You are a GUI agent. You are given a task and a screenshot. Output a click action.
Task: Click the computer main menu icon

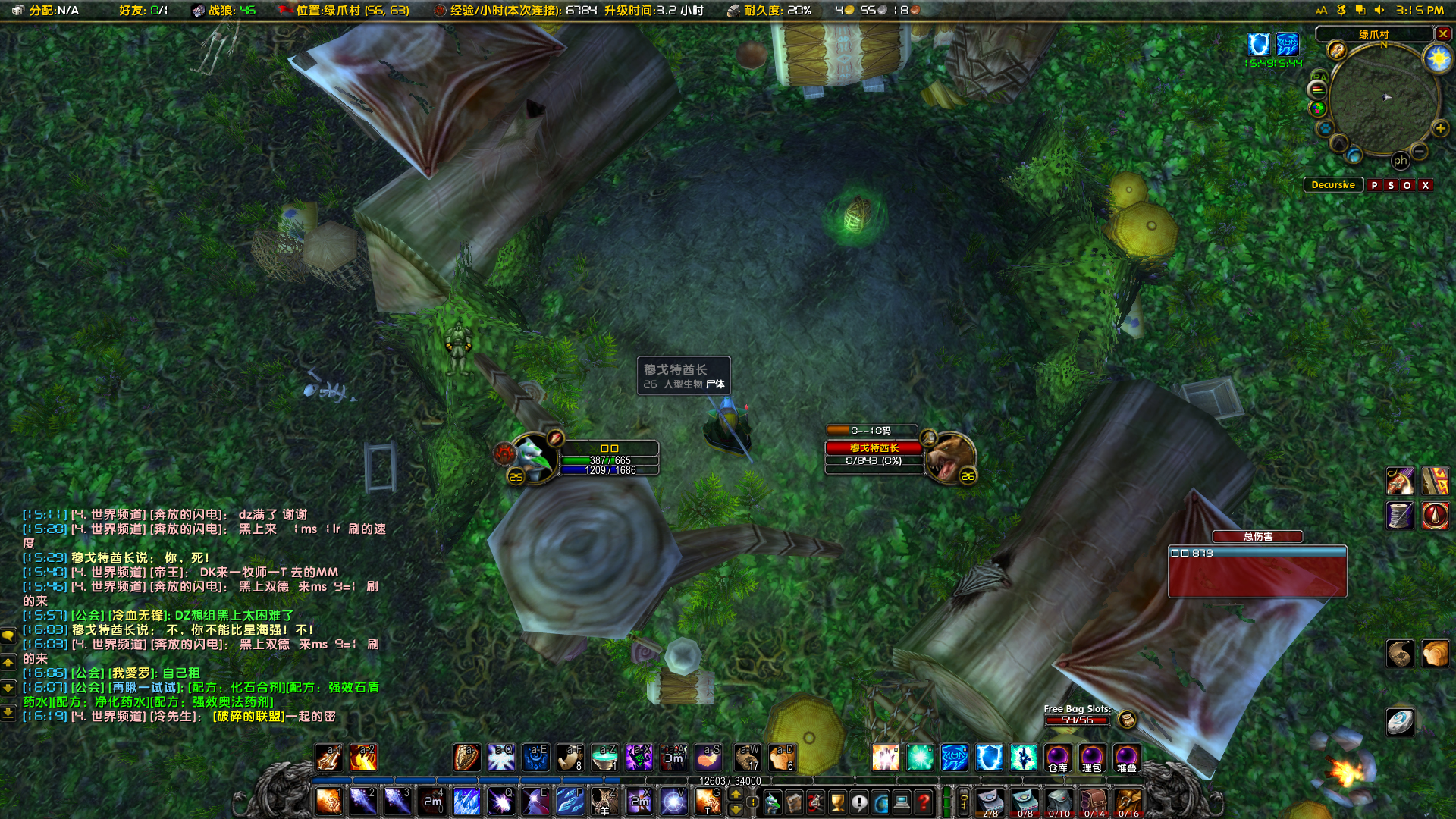(x=902, y=802)
